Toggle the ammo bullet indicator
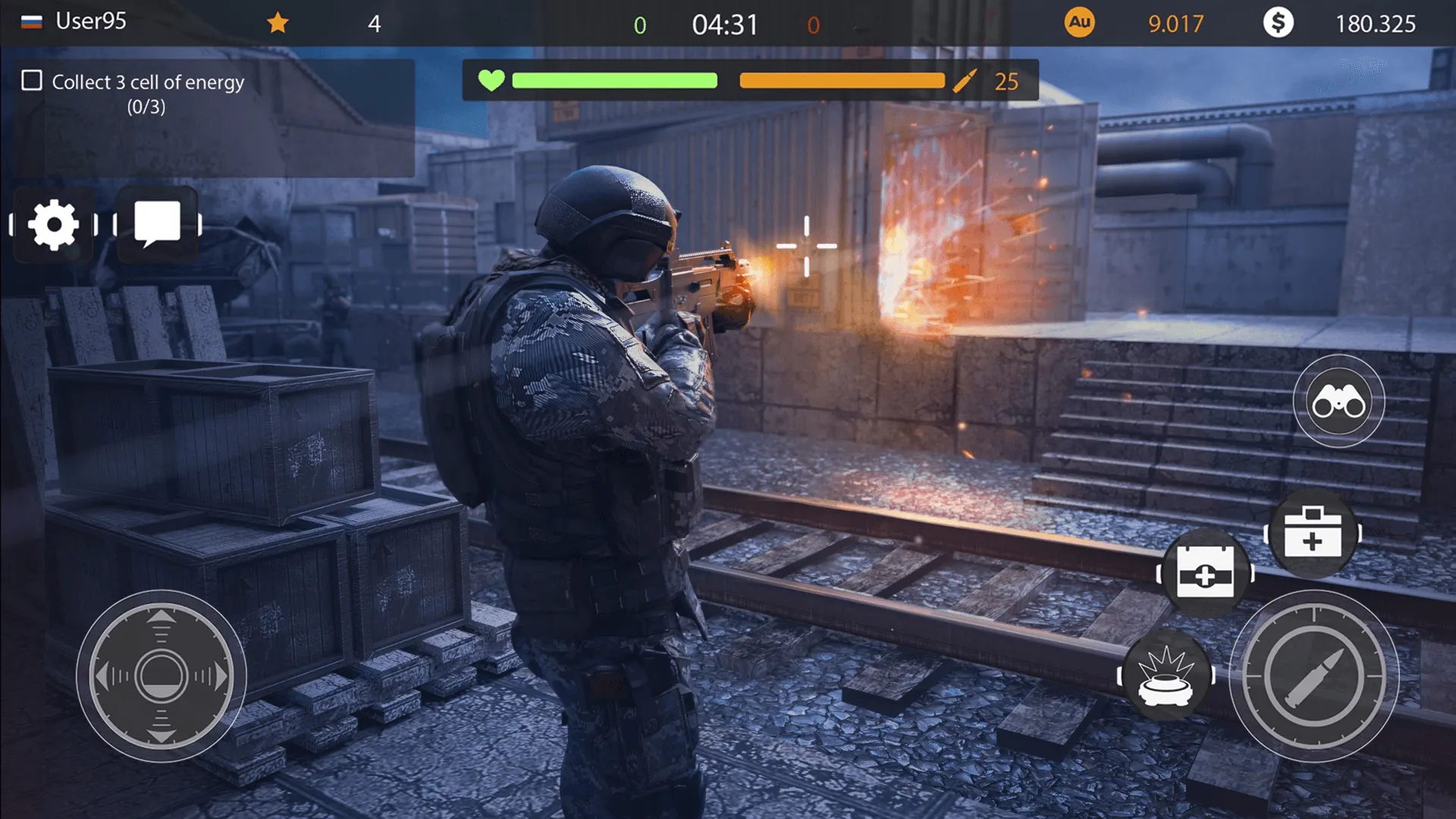 (965, 80)
